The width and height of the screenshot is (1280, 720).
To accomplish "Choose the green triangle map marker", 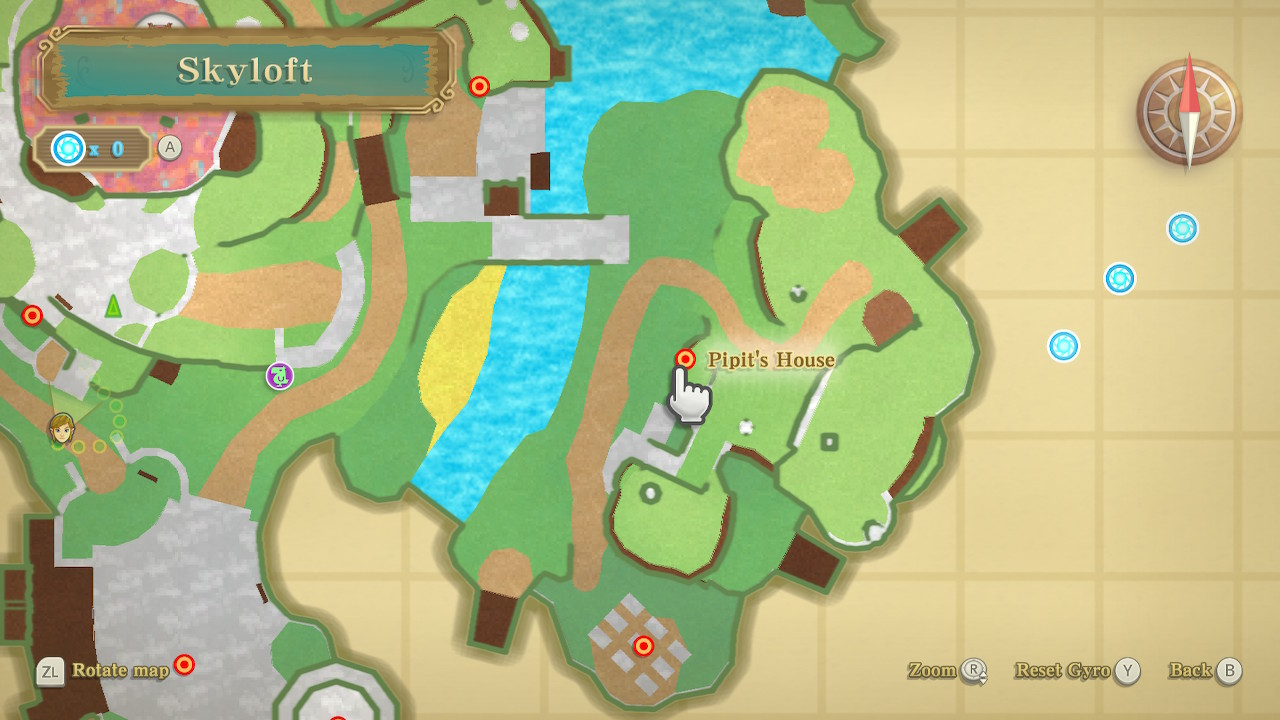I will [x=113, y=305].
